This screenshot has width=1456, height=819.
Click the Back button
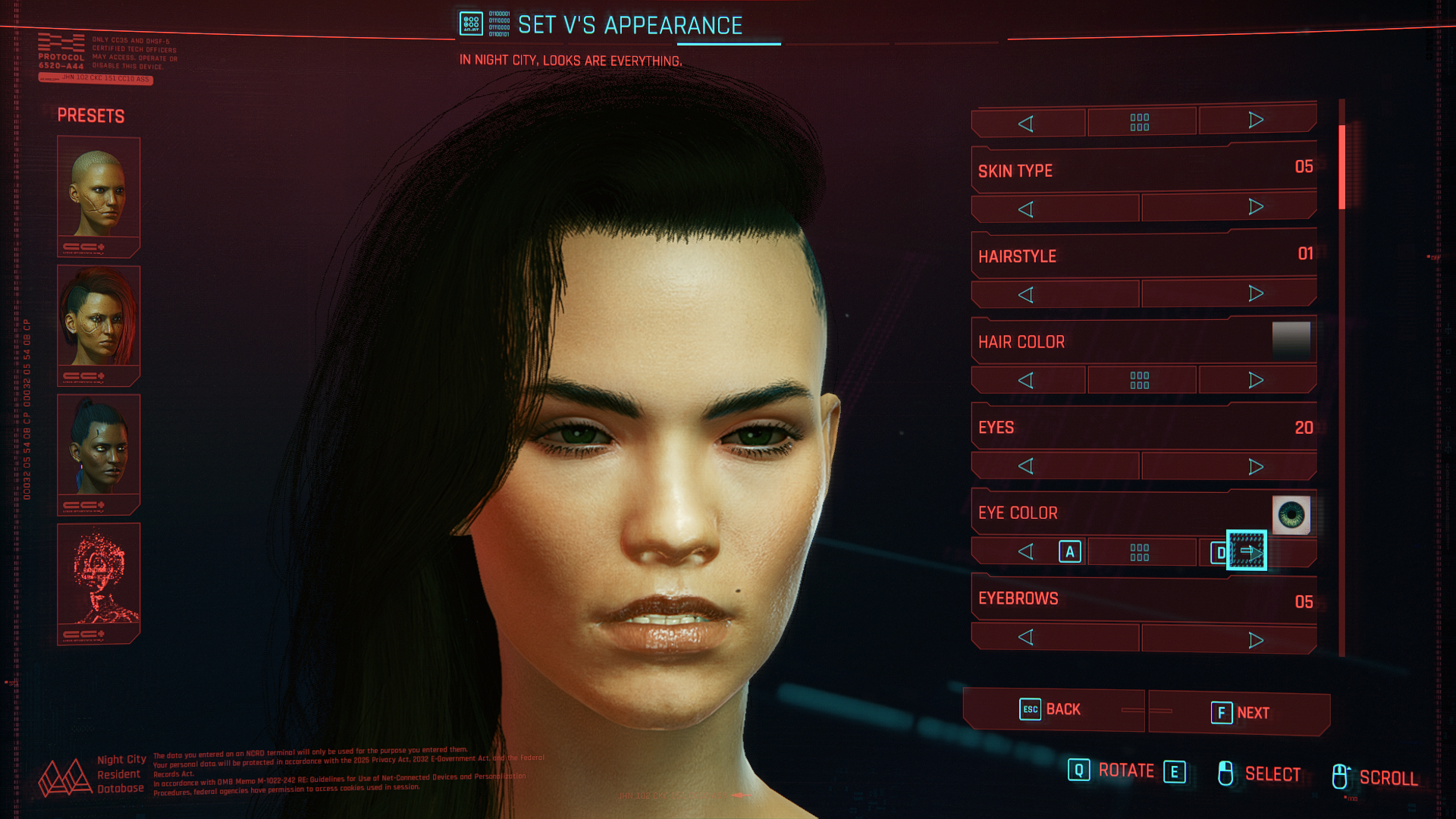click(x=1053, y=710)
